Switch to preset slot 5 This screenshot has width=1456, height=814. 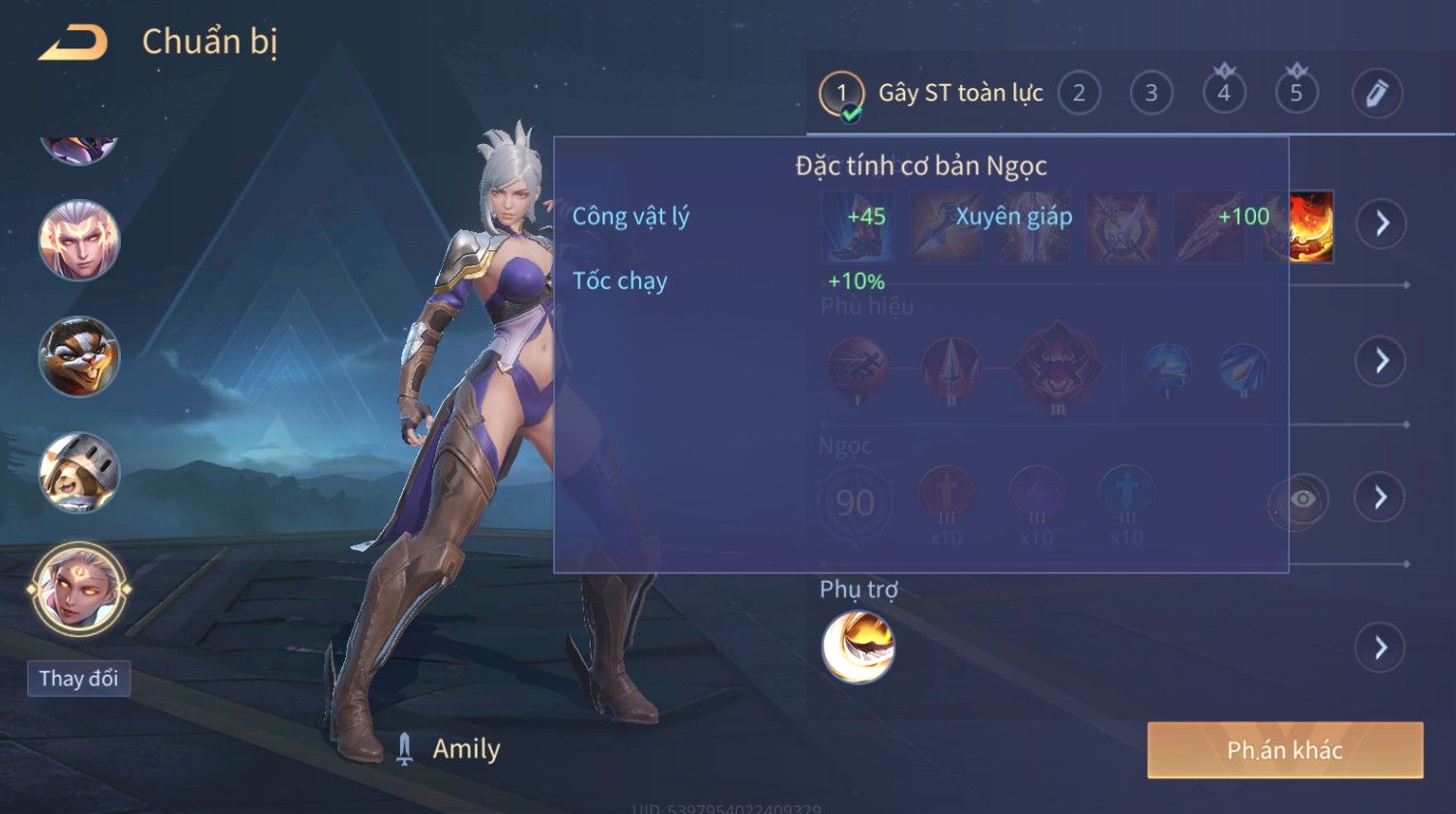tap(1296, 93)
